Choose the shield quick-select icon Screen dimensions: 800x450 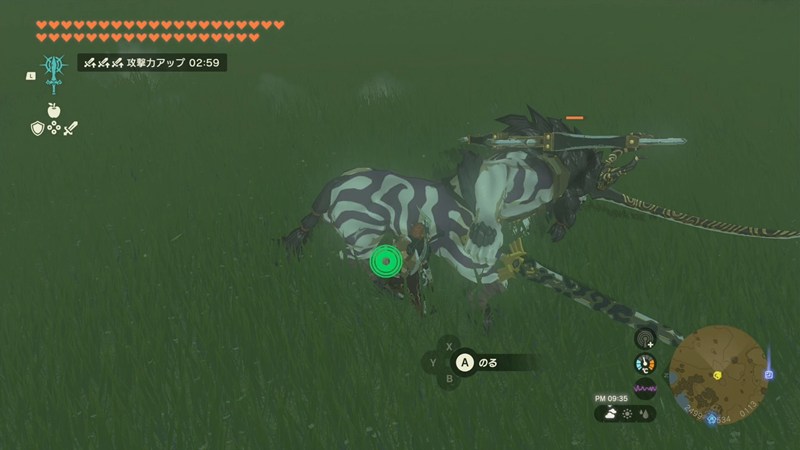(37, 128)
